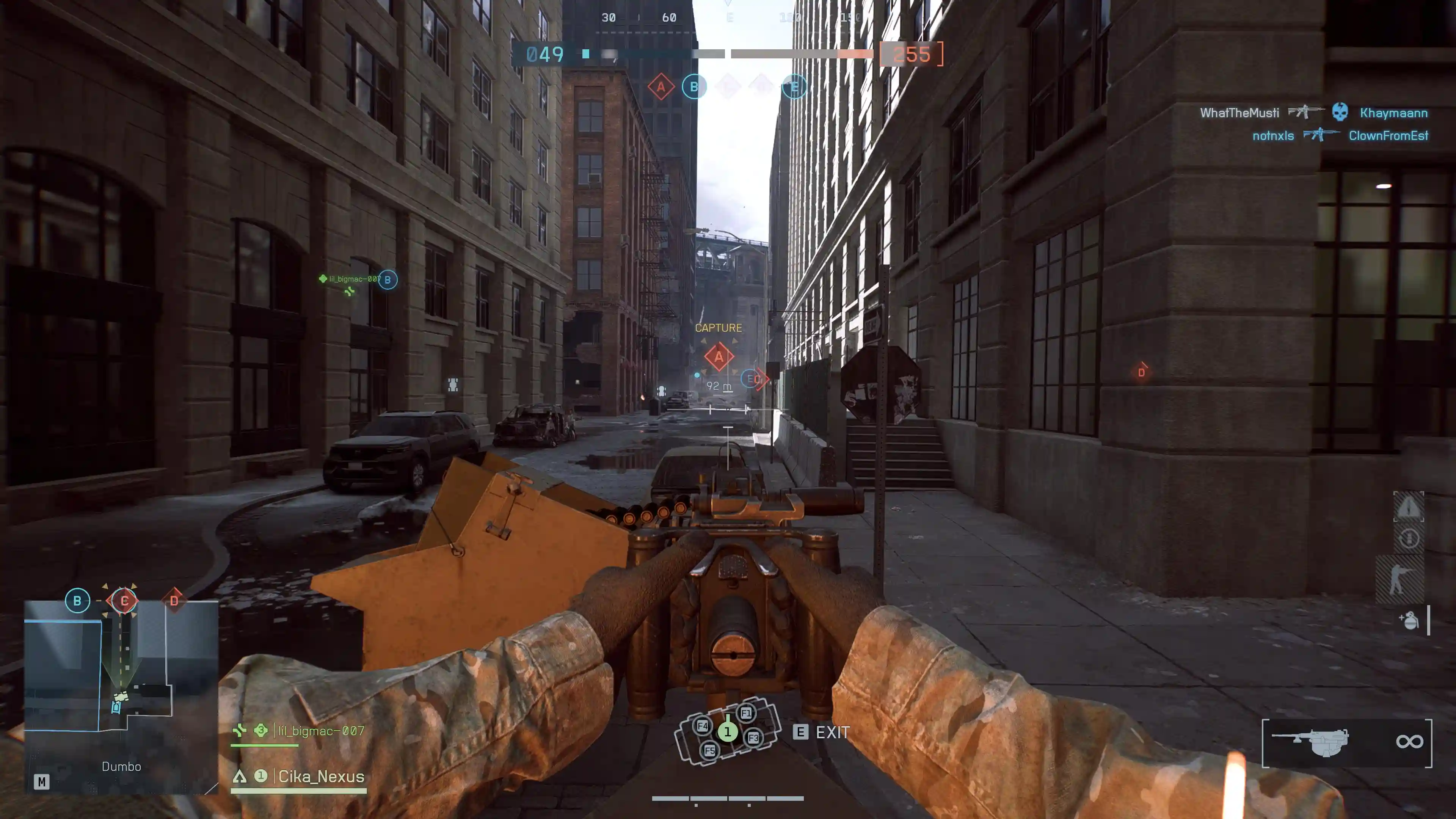
Task: Select objective E in the top objective bar
Action: point(794,87)
